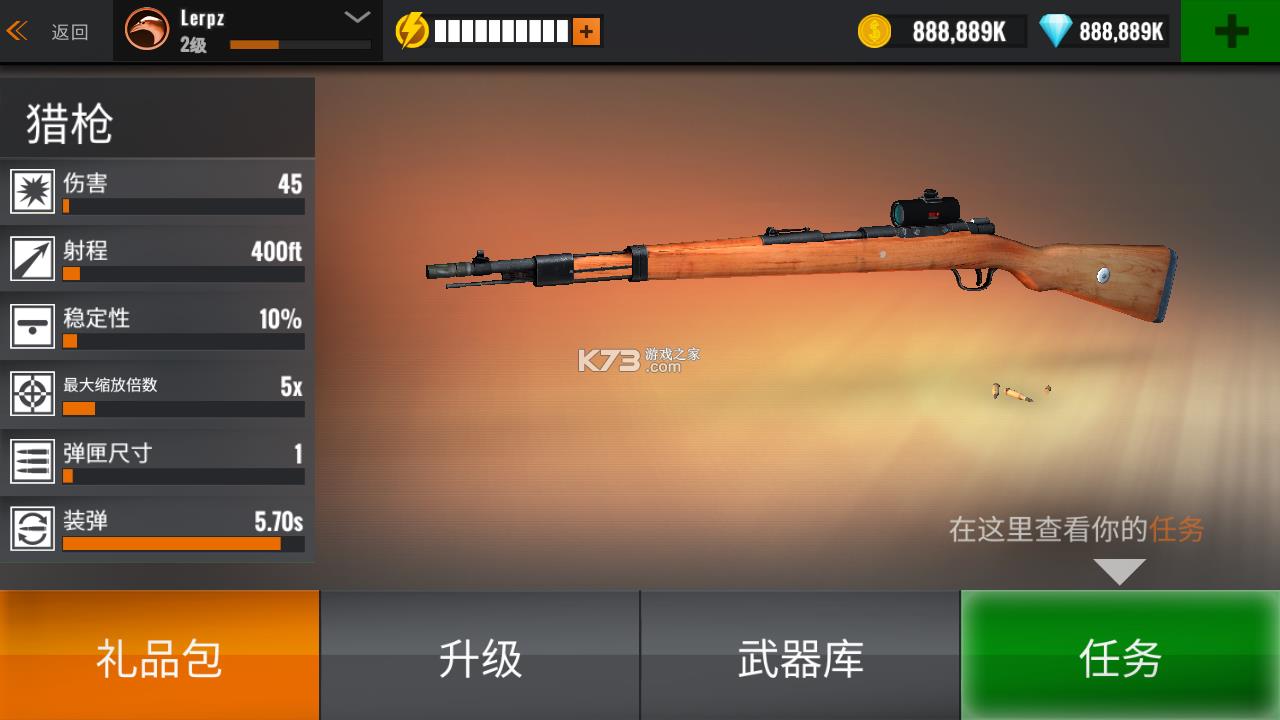This screenshot has width=1280, height=720.
Task: Select the range (射程) stat icon
Action: [33, 258]
